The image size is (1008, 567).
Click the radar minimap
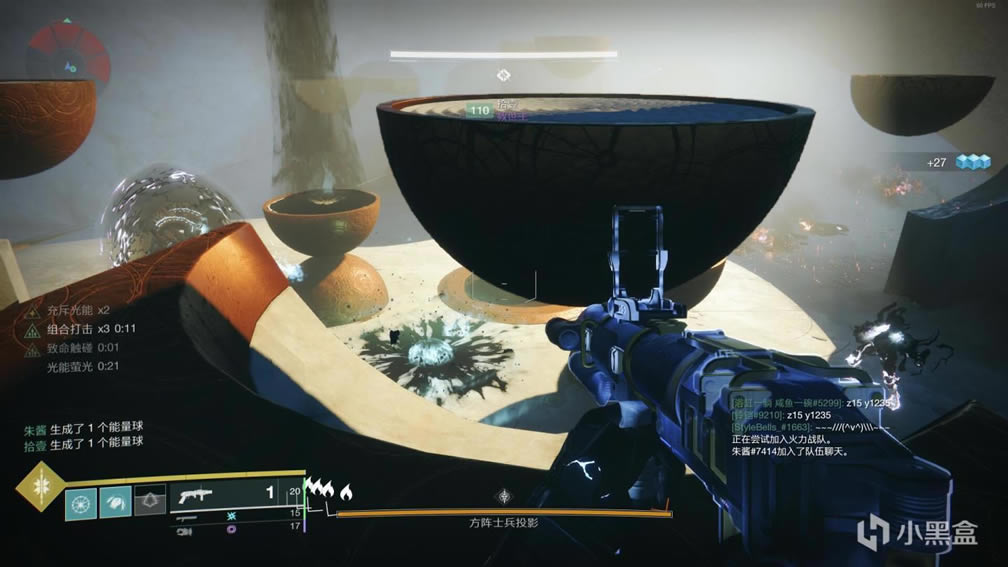(x=68, y=52)
